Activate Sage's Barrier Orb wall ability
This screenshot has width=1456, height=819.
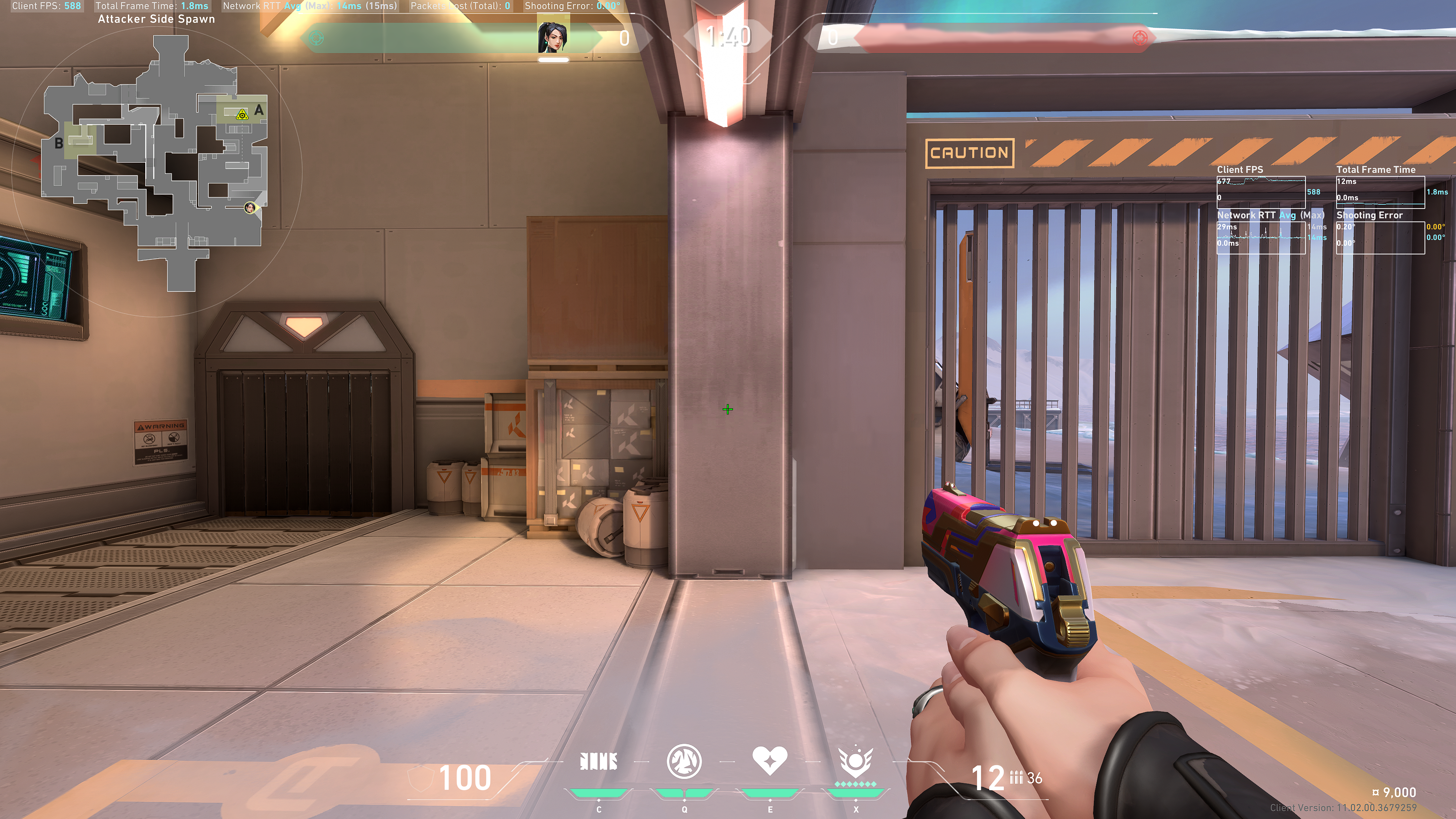(599, 762)
